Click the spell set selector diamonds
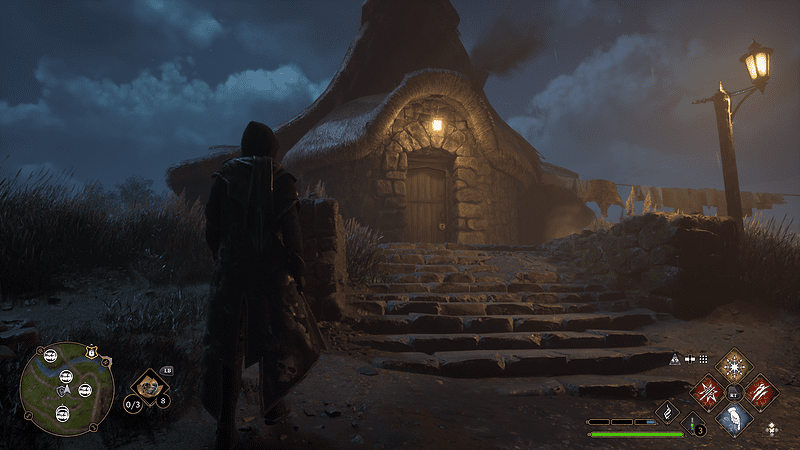 (771, 429)
